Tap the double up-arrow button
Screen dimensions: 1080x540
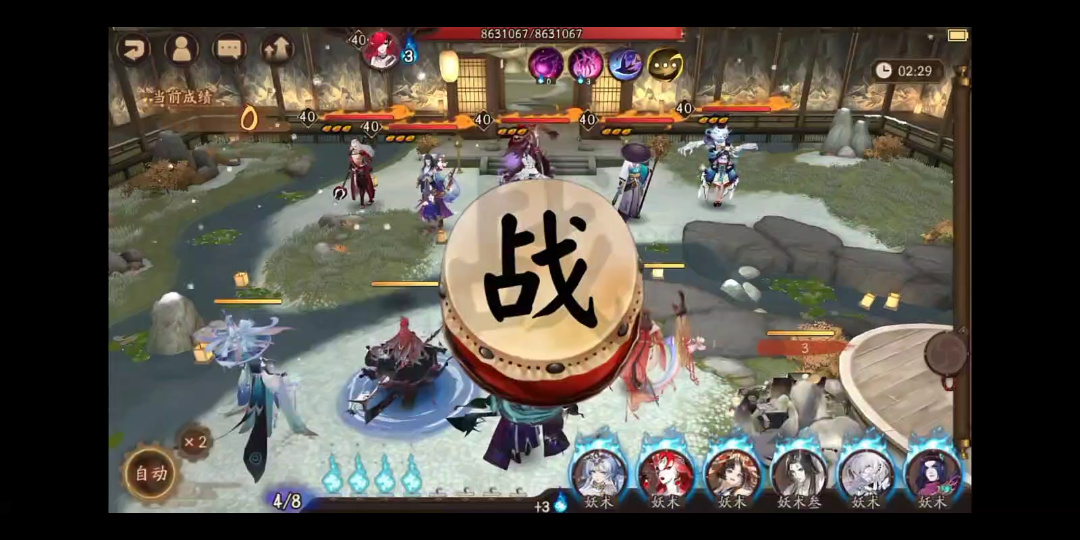(x=277, y=49)
